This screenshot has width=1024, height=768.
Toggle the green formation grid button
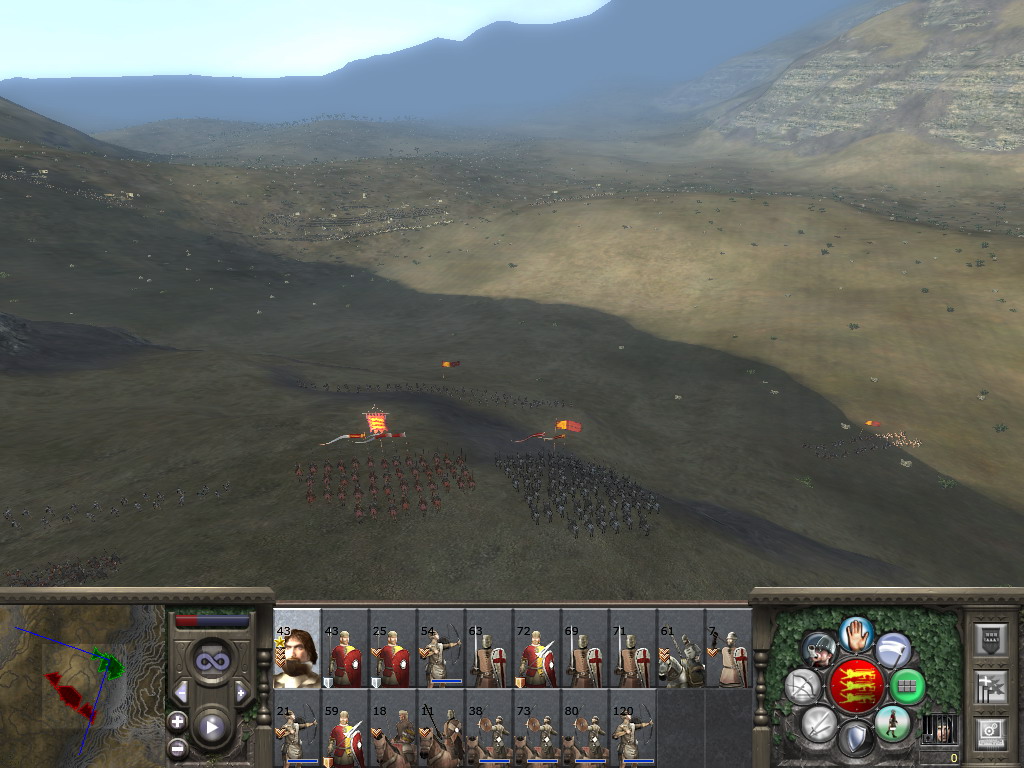(x=907, y=687)
